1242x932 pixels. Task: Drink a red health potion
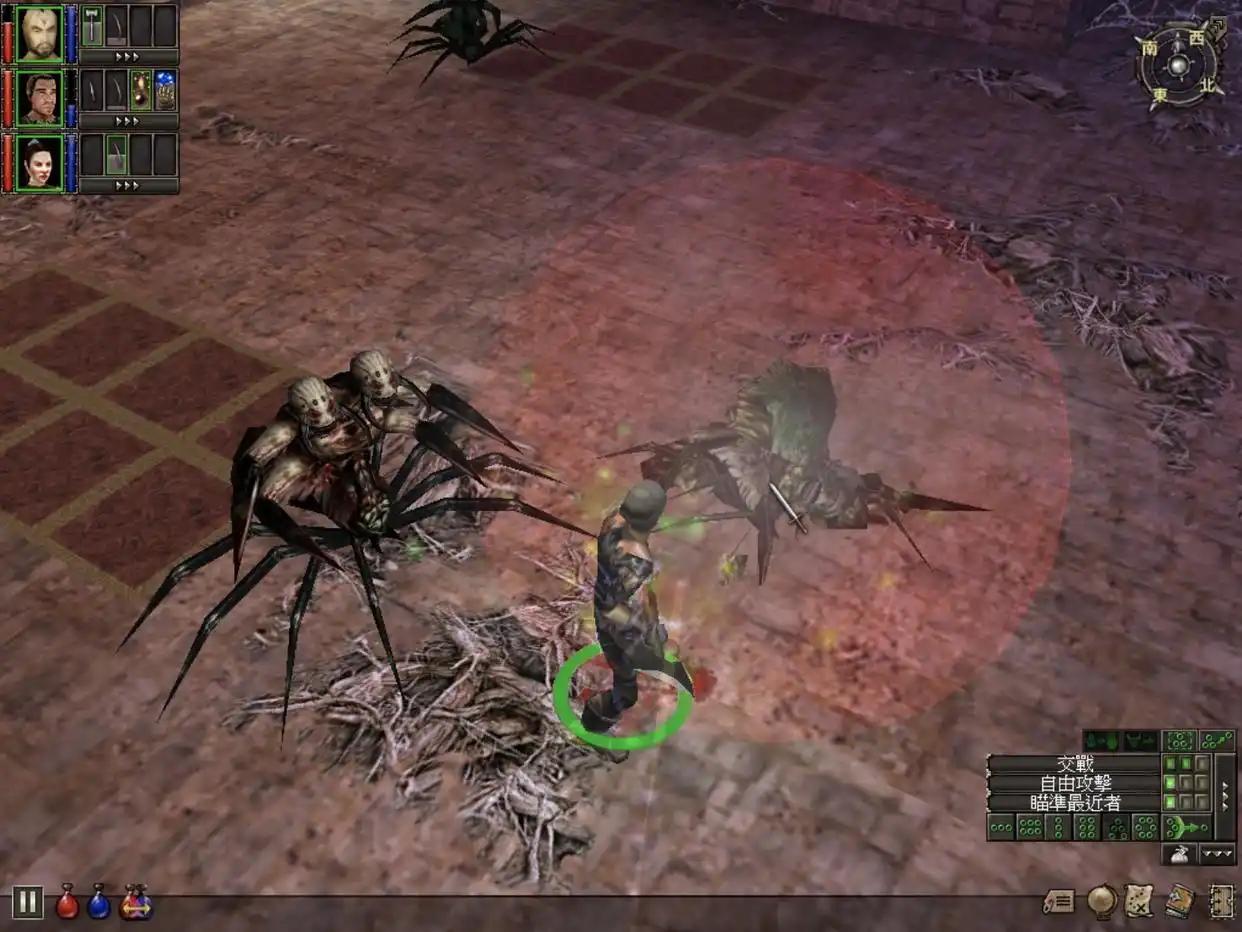[x=67, y=902]
